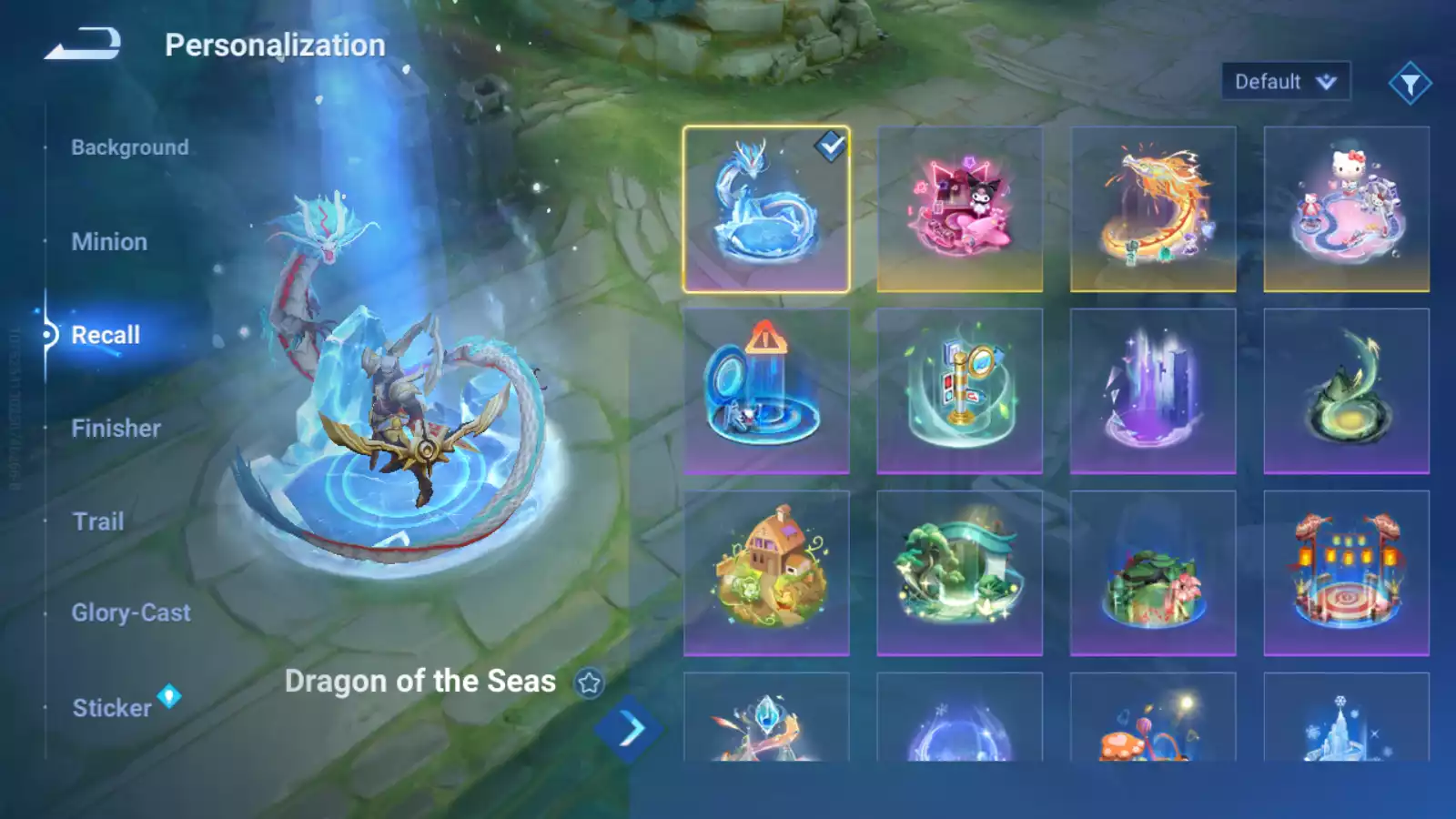The height and width of the screenshot is (819, 1456).
Task: Open the Sticker category
Action: (x=112, y=708)
